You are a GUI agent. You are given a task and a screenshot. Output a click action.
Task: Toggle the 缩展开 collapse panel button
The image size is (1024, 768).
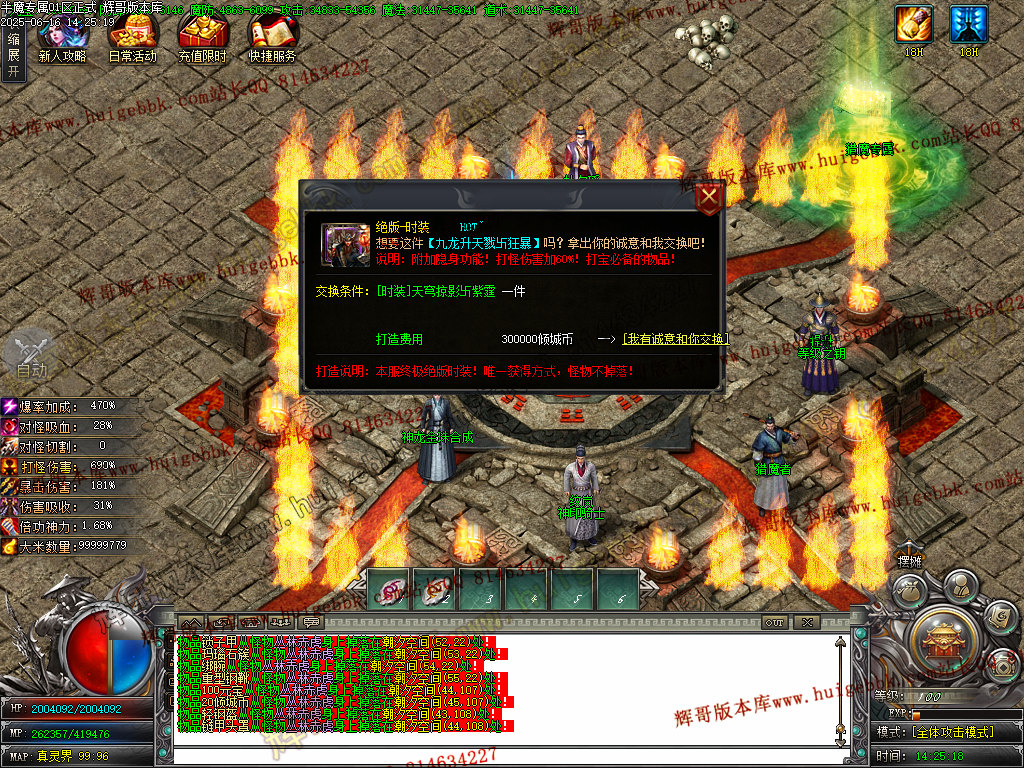13,55
